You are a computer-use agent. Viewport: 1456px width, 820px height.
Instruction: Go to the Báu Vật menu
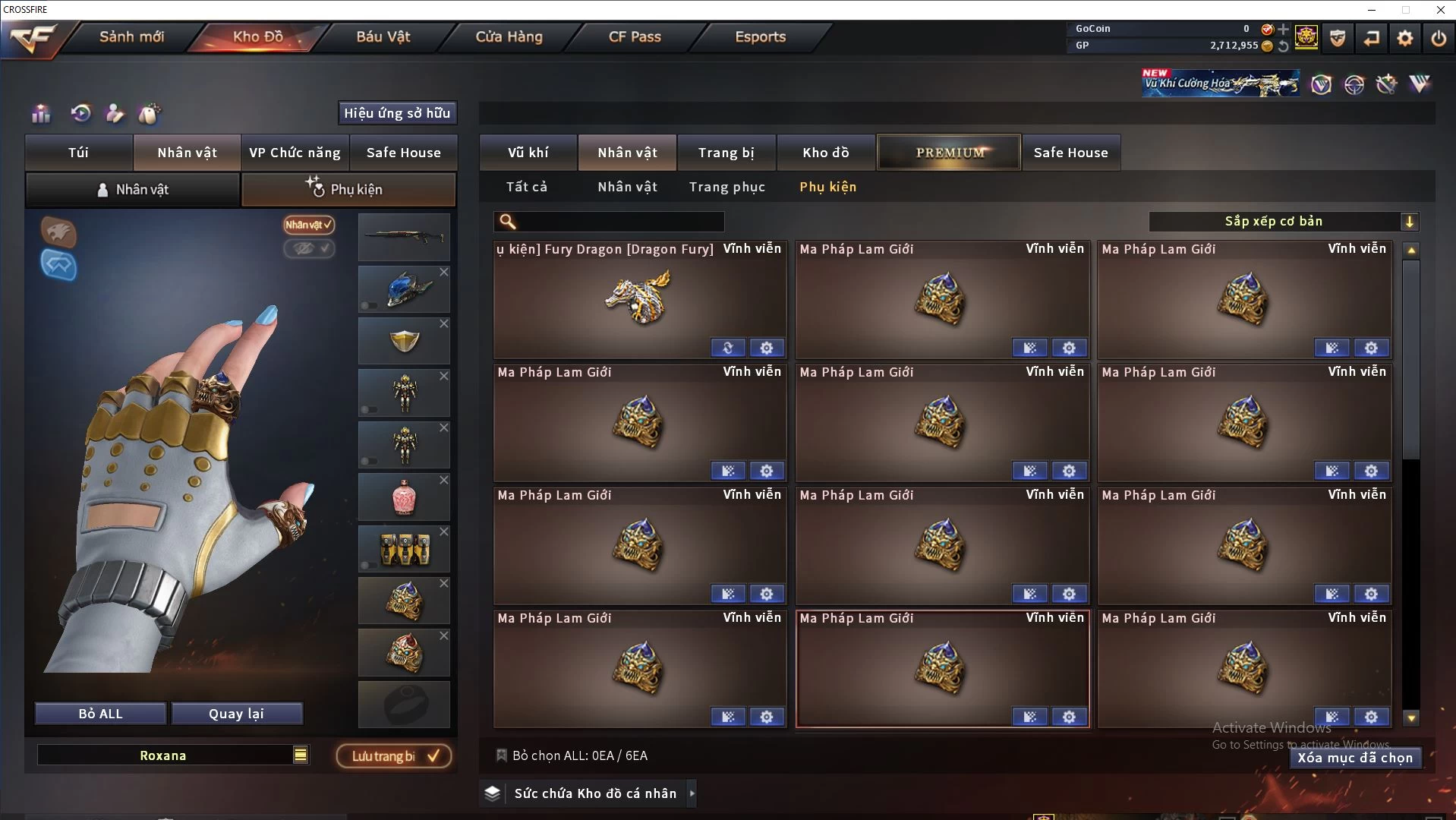[x=383, y=36]
